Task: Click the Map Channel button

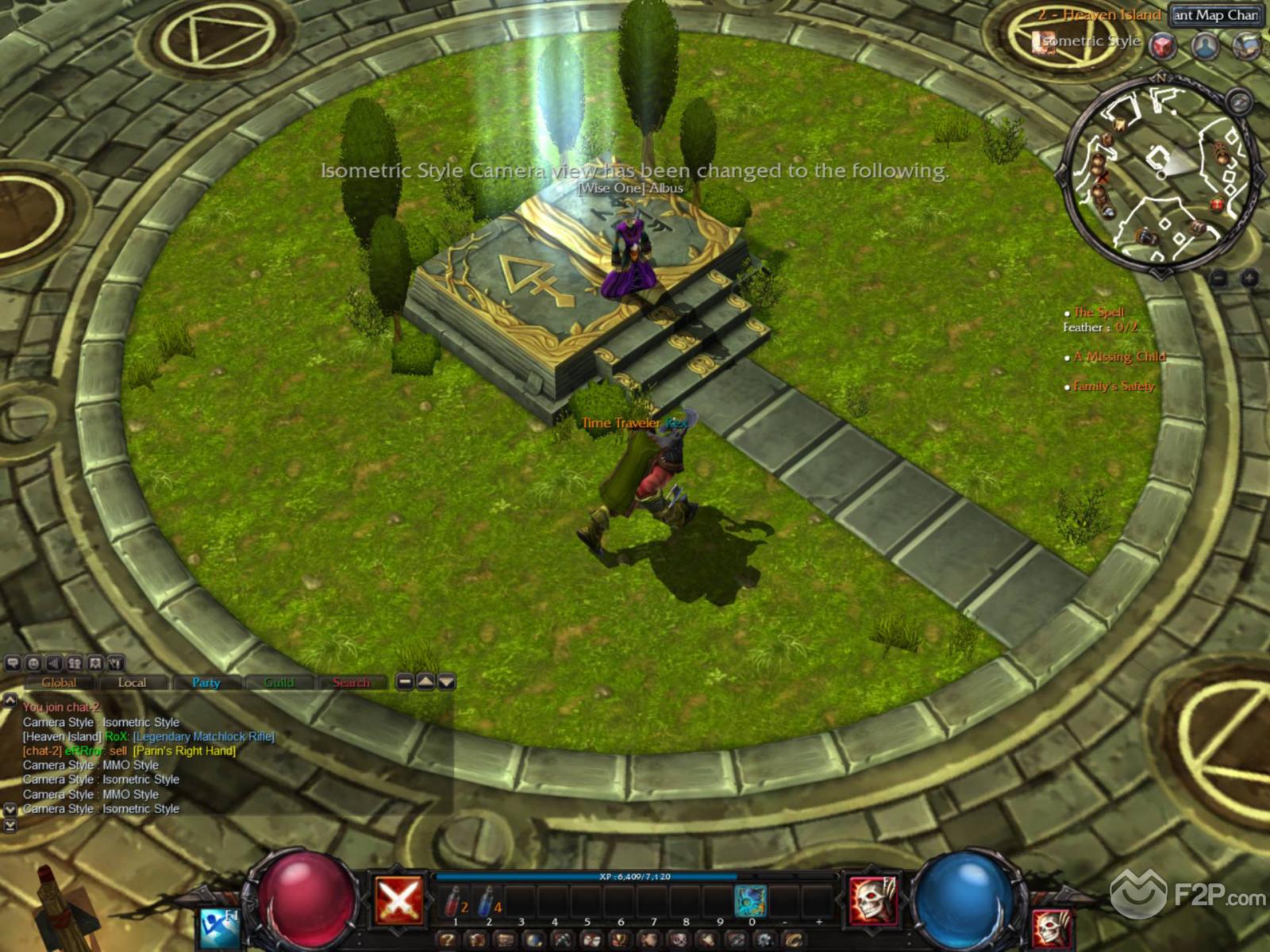Action: 1215,15
